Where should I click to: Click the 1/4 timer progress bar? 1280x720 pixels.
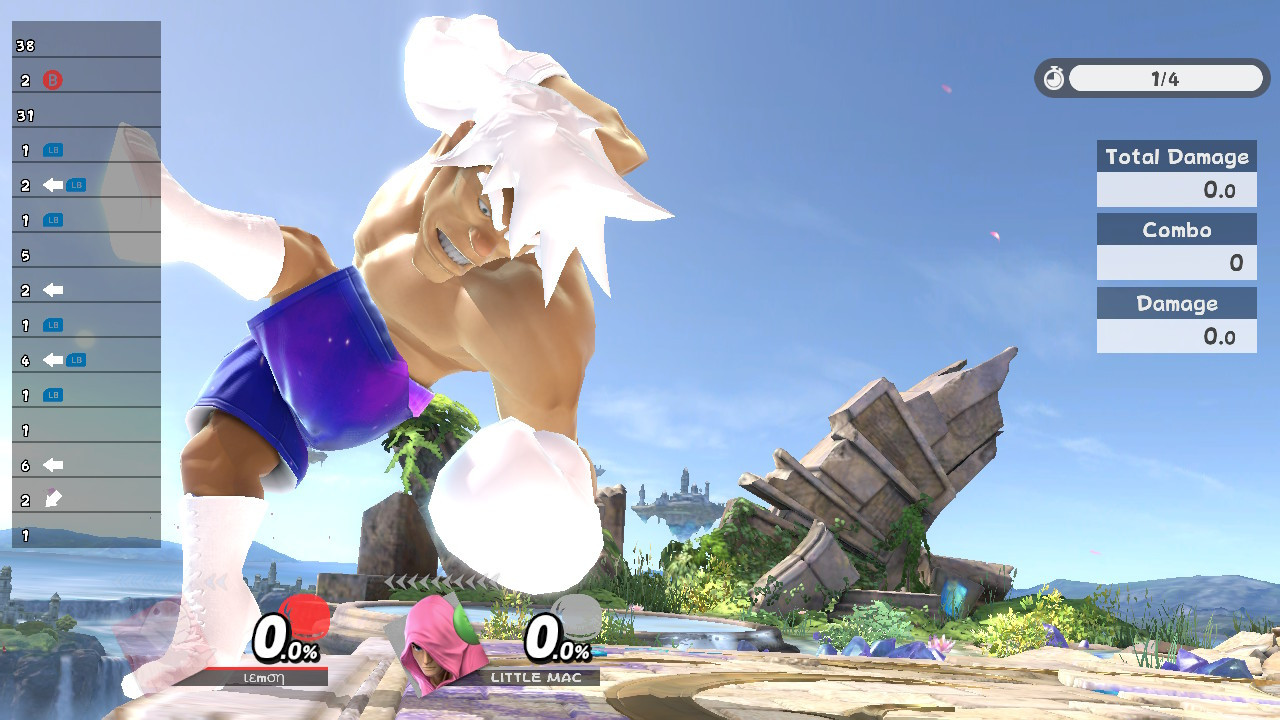coord(1168,78)
